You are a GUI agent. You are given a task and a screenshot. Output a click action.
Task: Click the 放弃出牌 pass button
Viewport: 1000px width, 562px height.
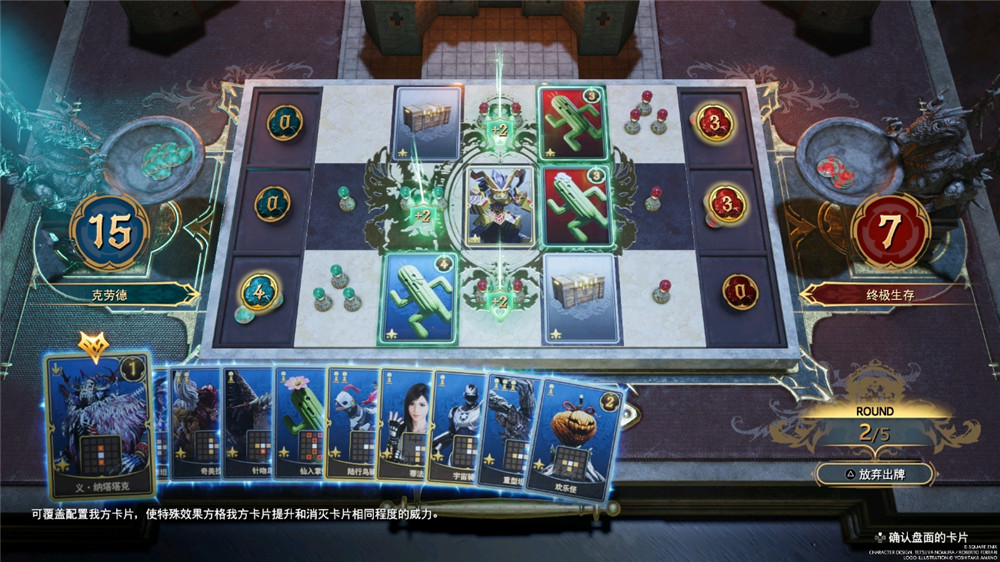click(x=874, y=474)
